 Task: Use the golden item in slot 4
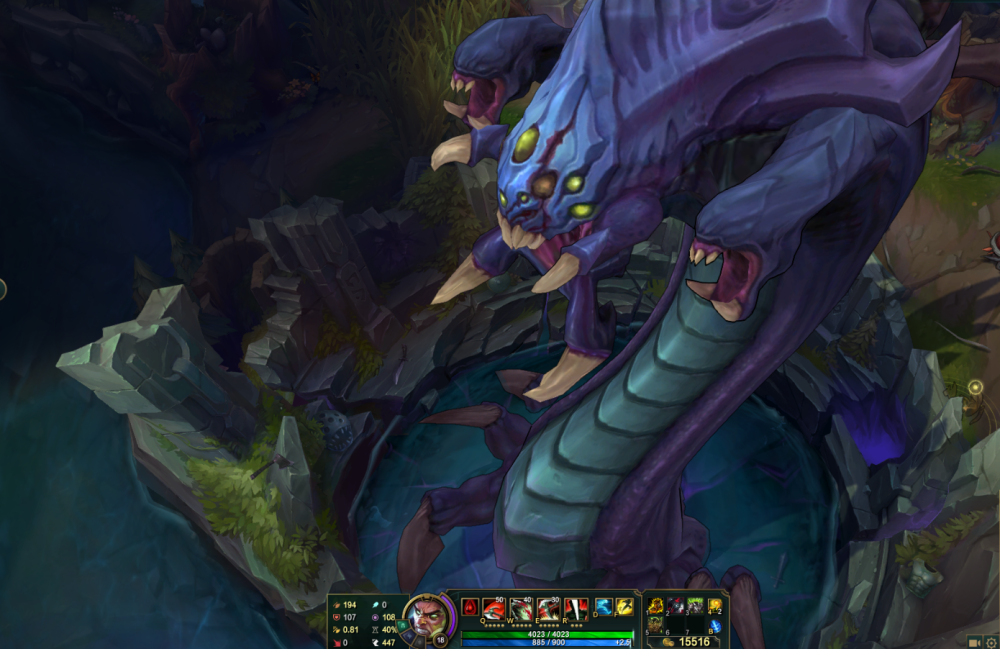(712, 605)
